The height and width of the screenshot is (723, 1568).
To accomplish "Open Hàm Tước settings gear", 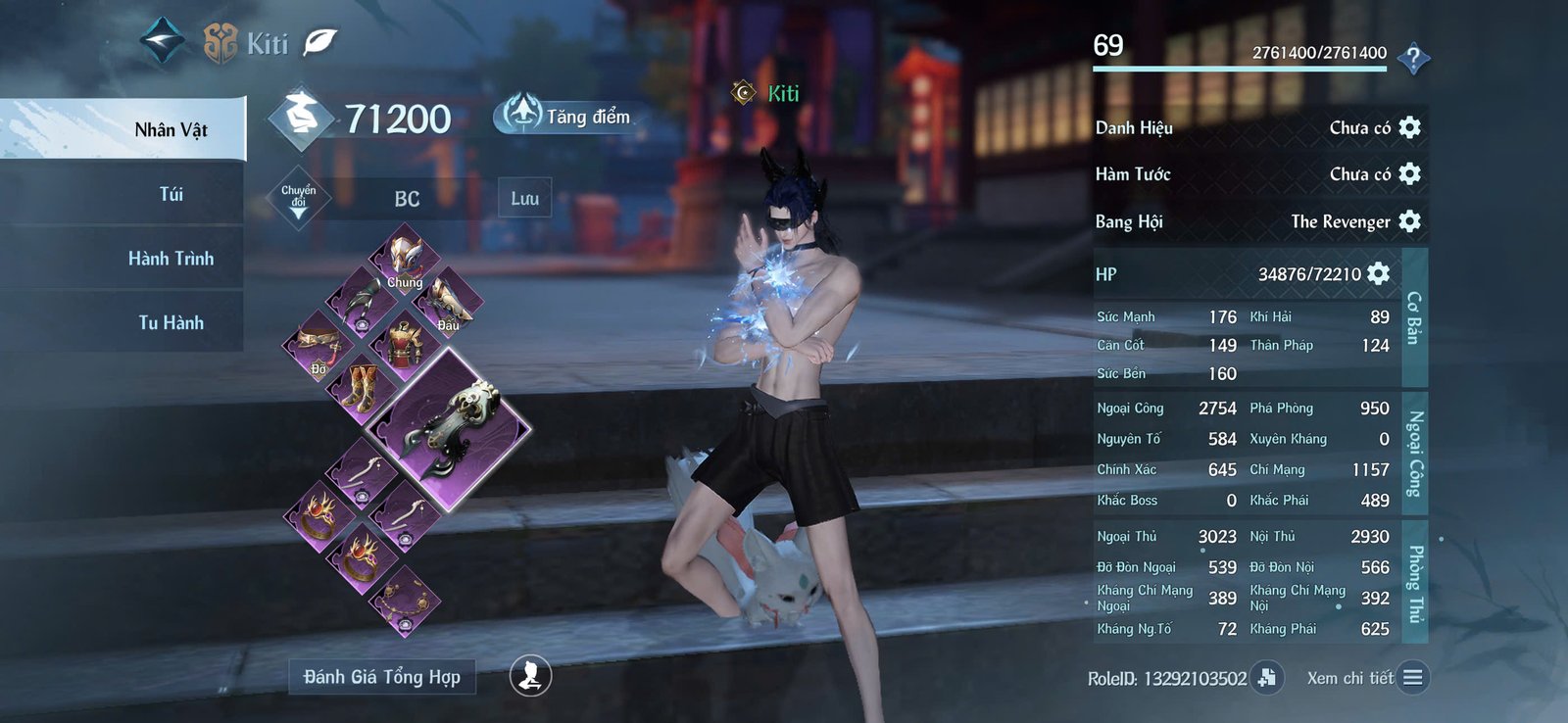I will click(1409, 173).
